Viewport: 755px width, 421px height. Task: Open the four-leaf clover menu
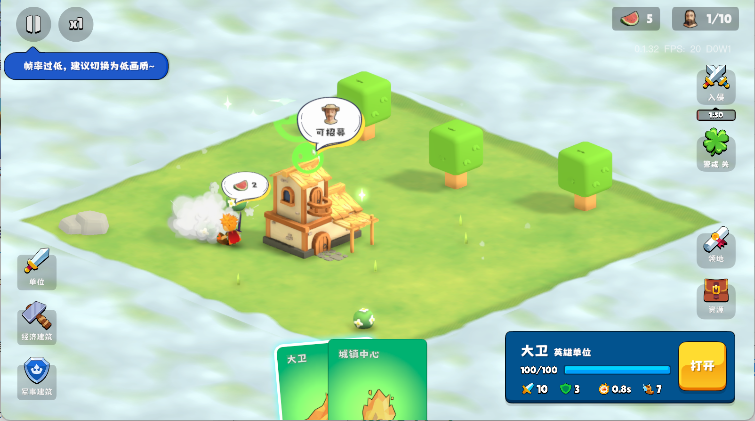coord(716,150)
